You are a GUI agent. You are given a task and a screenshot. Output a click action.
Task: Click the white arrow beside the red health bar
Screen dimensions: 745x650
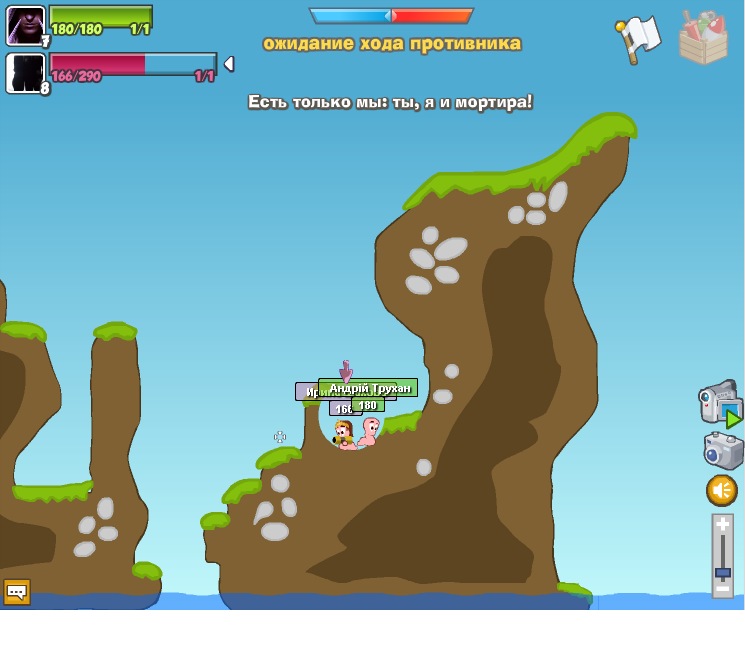tap(228, 64)
